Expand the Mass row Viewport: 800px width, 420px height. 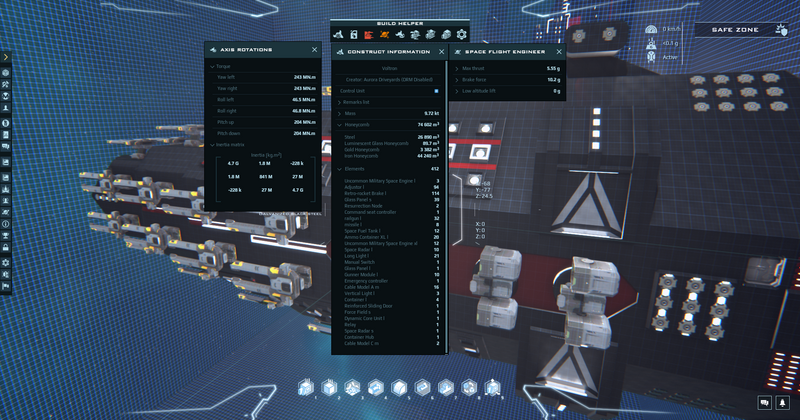coord(338,114)
